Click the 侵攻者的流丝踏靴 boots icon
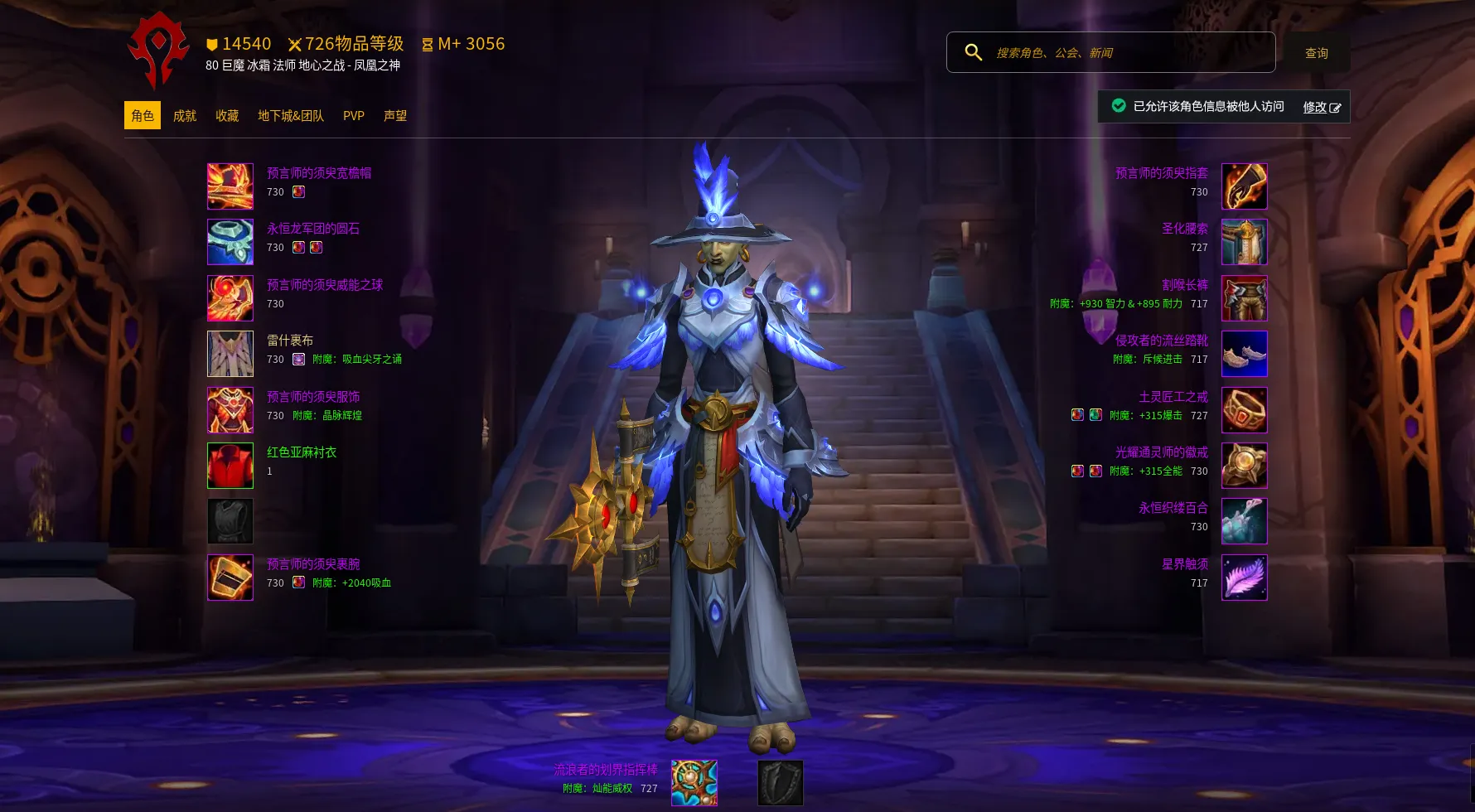Screen dimensions: 1475x812 (1244, 354)
